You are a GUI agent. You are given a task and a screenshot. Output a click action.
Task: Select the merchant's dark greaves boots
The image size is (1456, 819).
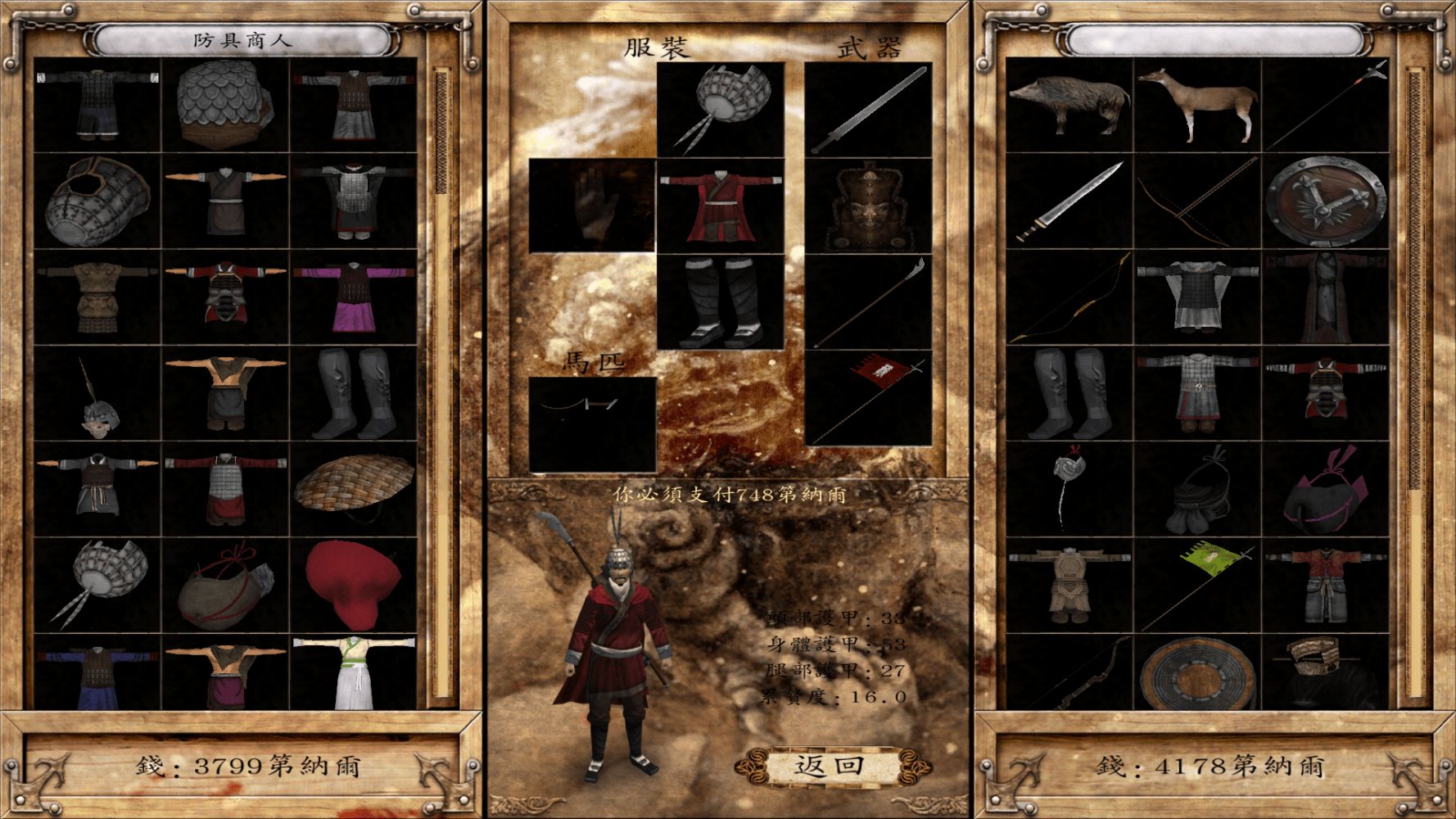(x=354, y=393)
